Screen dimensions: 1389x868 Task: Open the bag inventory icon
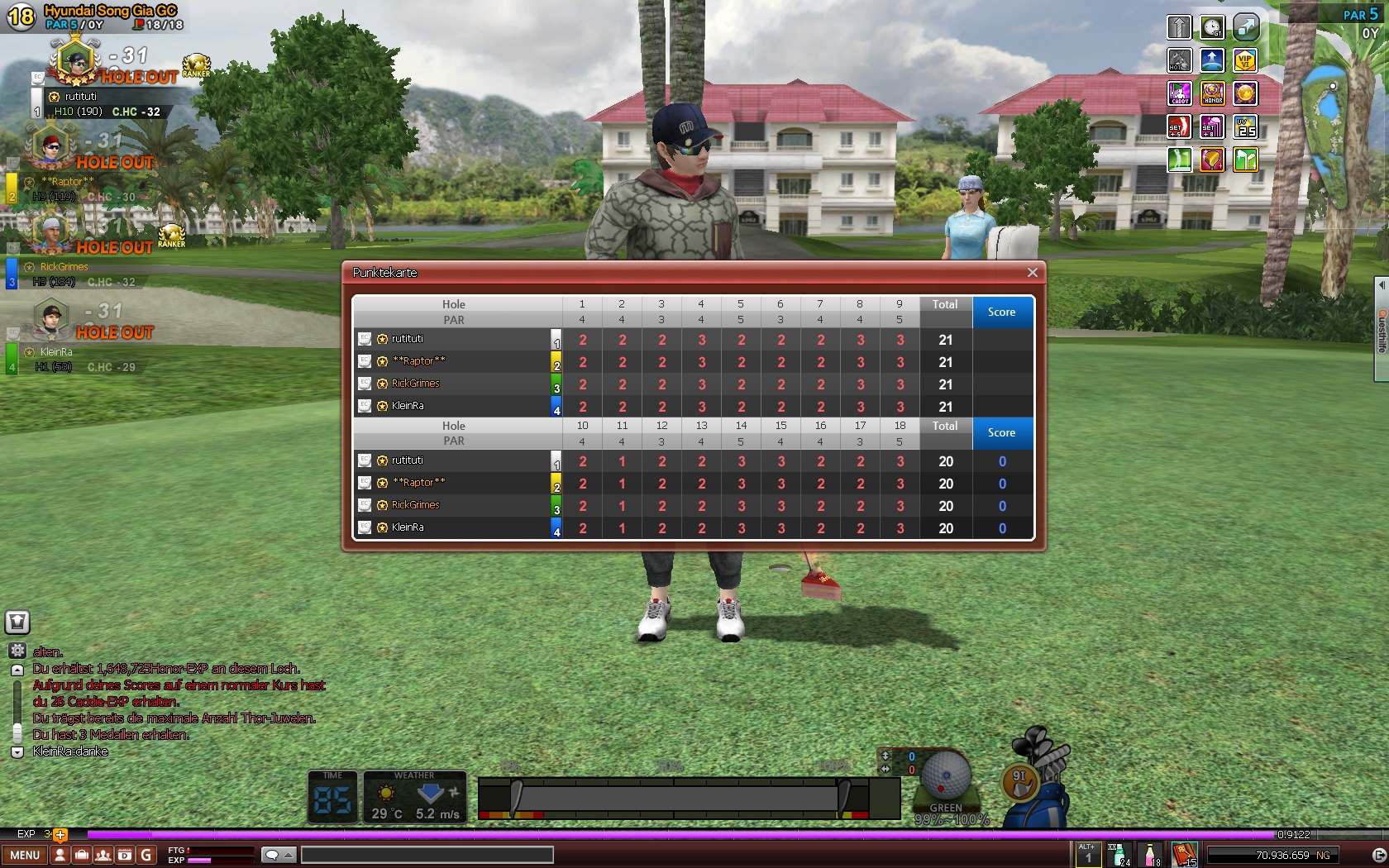[81, 855]
